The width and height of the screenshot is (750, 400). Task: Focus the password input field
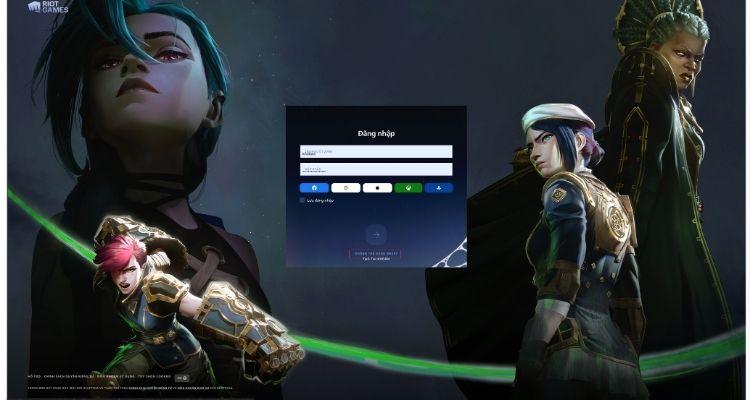click(x=375, y=169)
